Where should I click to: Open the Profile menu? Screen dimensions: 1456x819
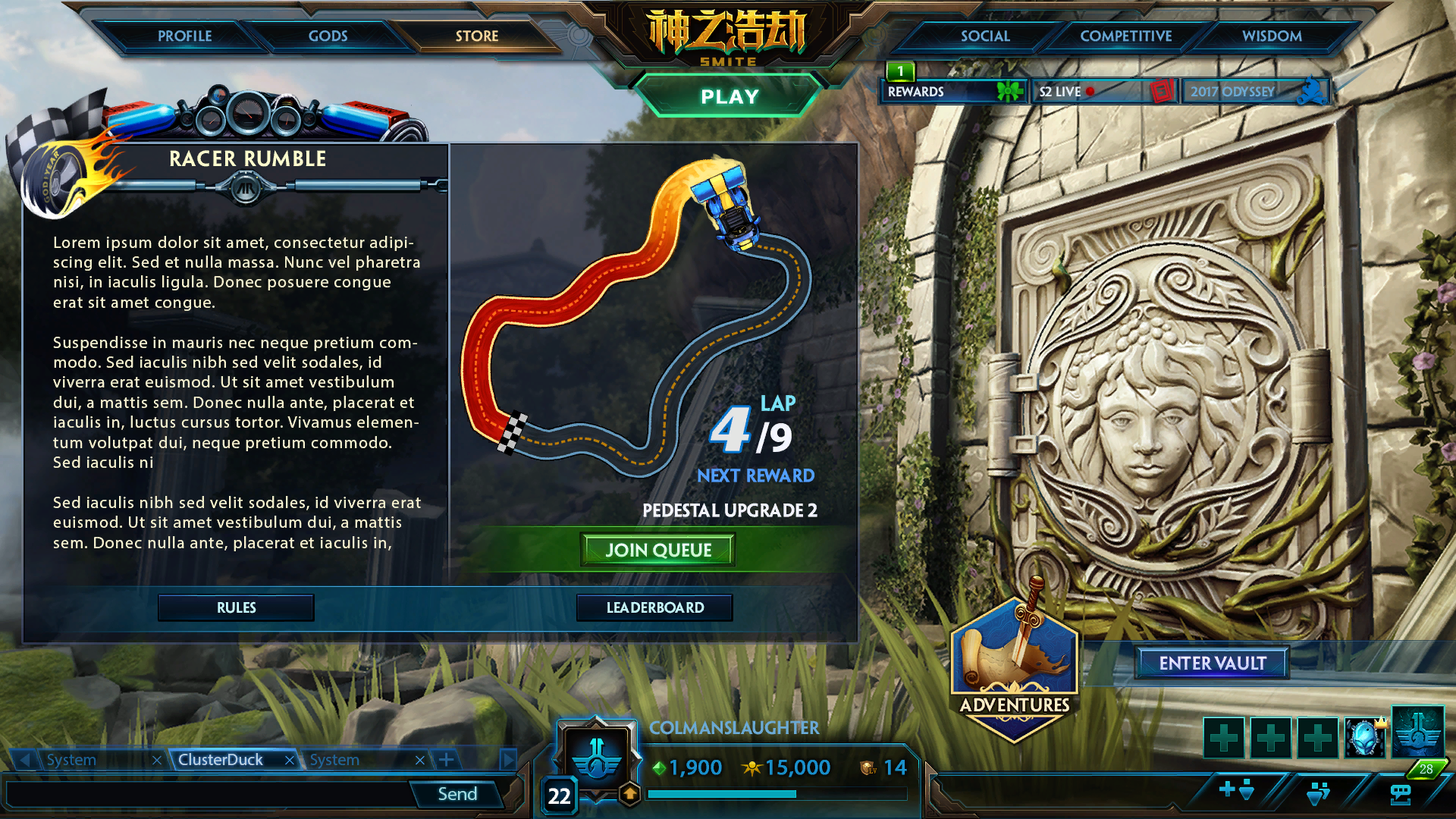pos(184,36)
